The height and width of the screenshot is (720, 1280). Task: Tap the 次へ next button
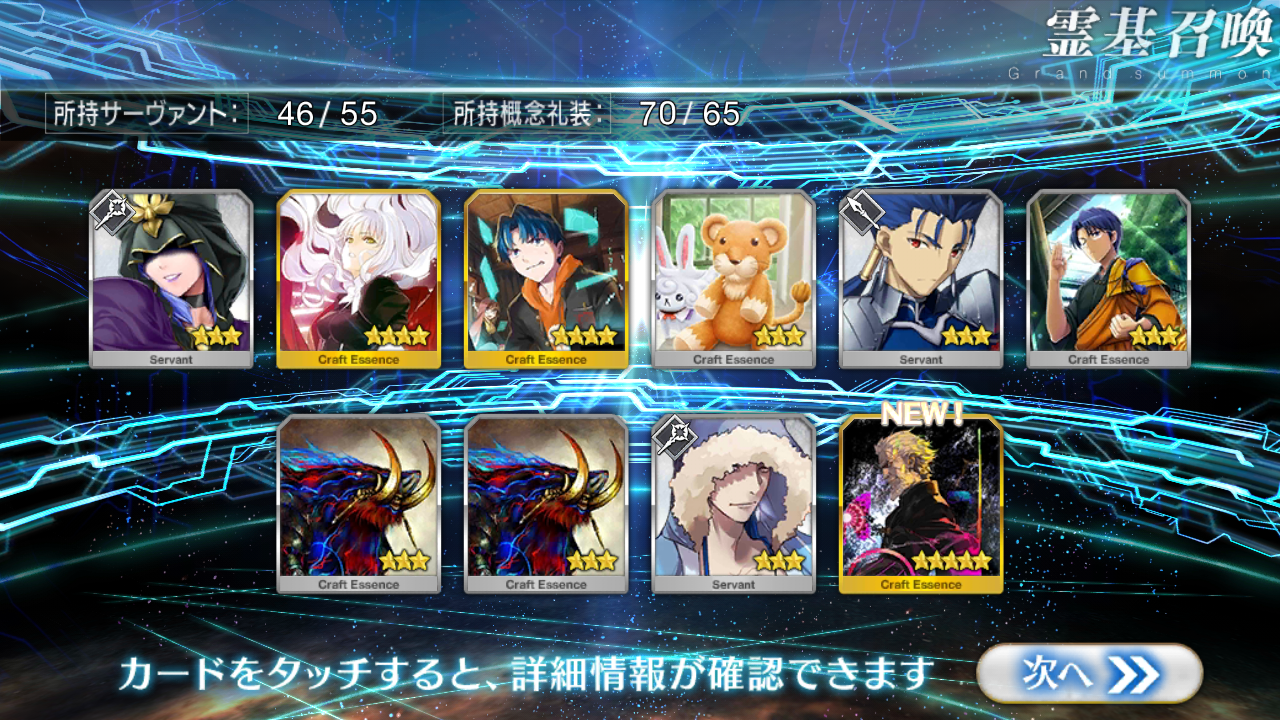1088,674
